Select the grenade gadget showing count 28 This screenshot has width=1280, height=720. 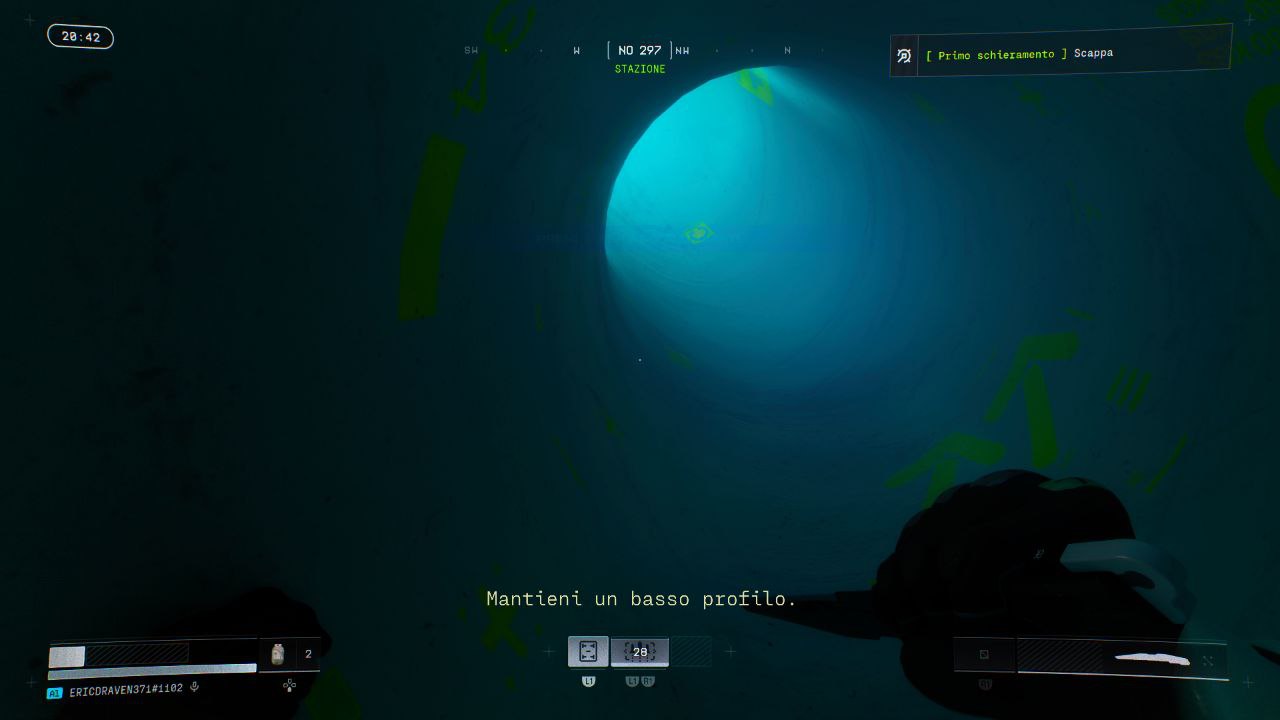639,651
